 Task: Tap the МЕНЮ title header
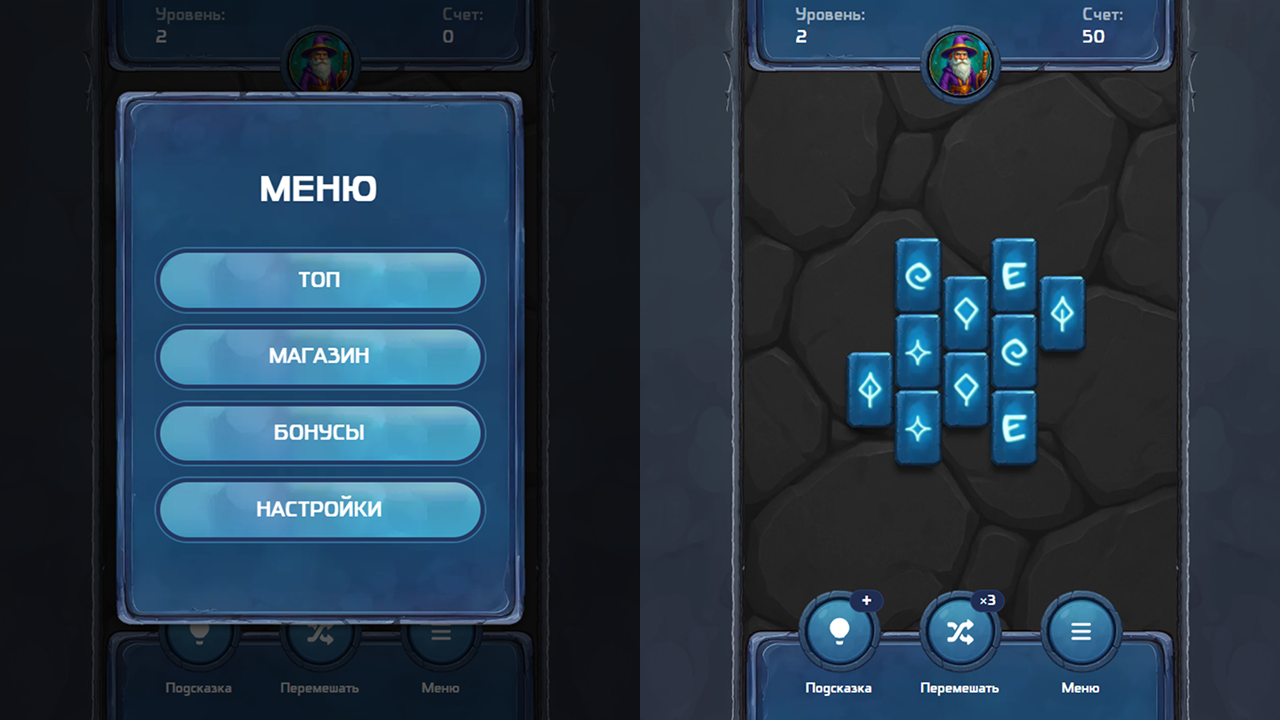(319, 188)
